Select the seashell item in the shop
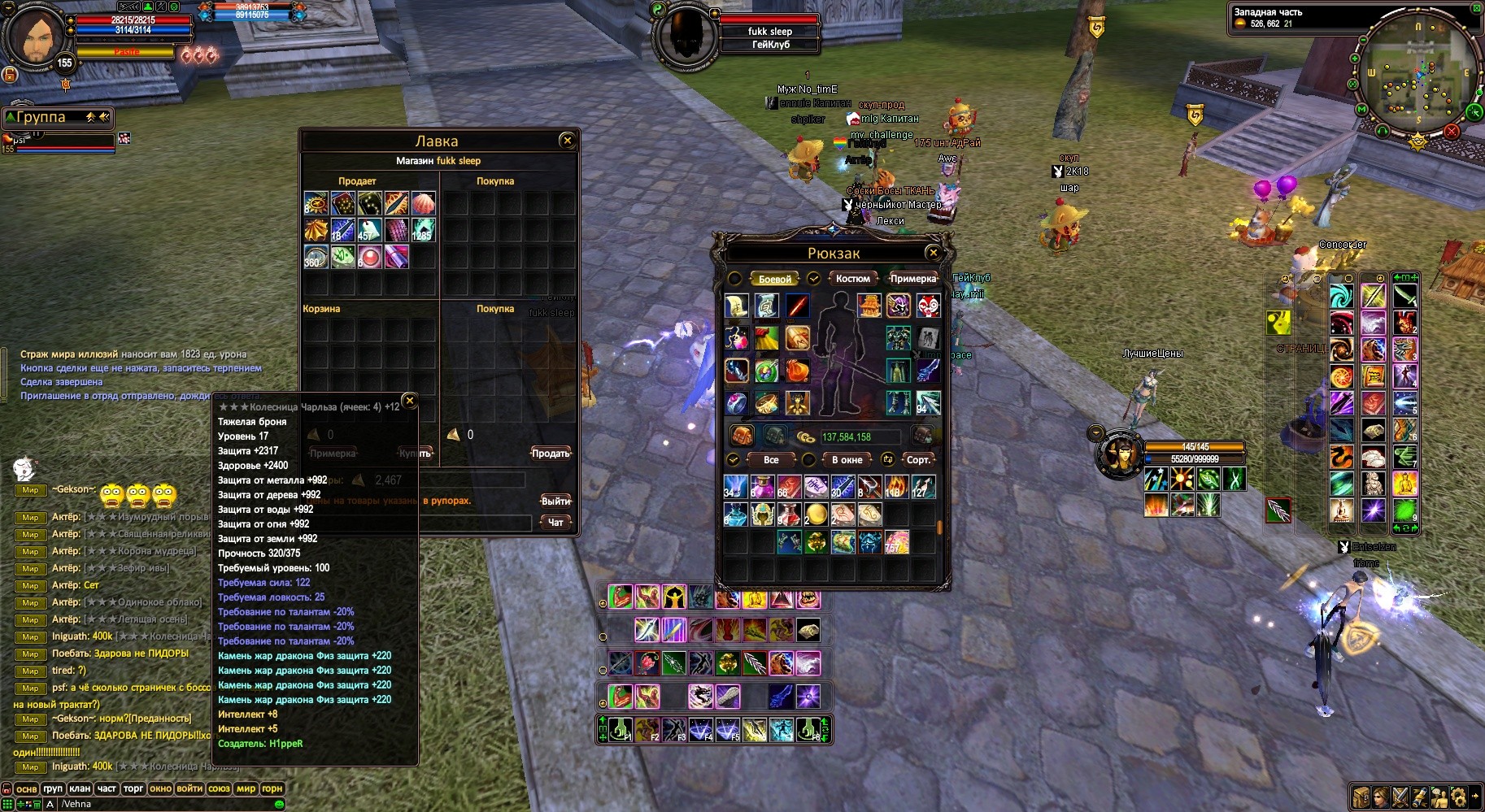 423,203
